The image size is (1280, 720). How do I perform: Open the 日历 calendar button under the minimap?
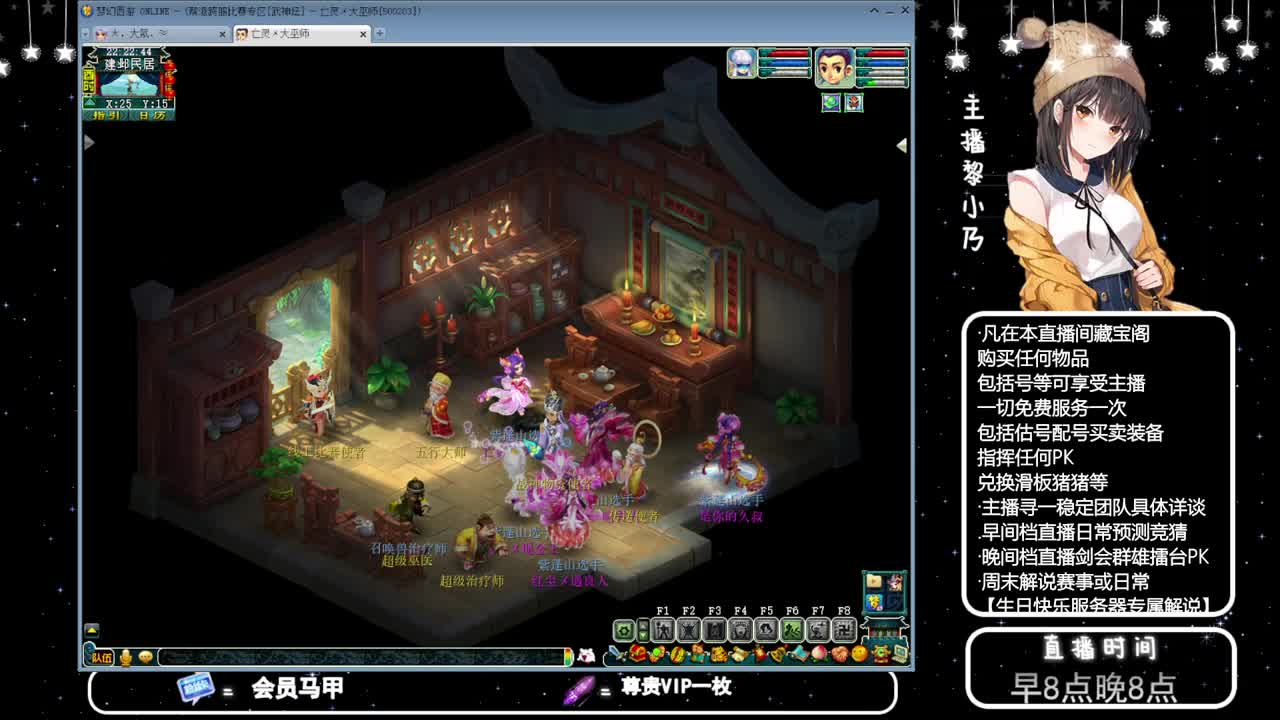[x=151, y=115]
